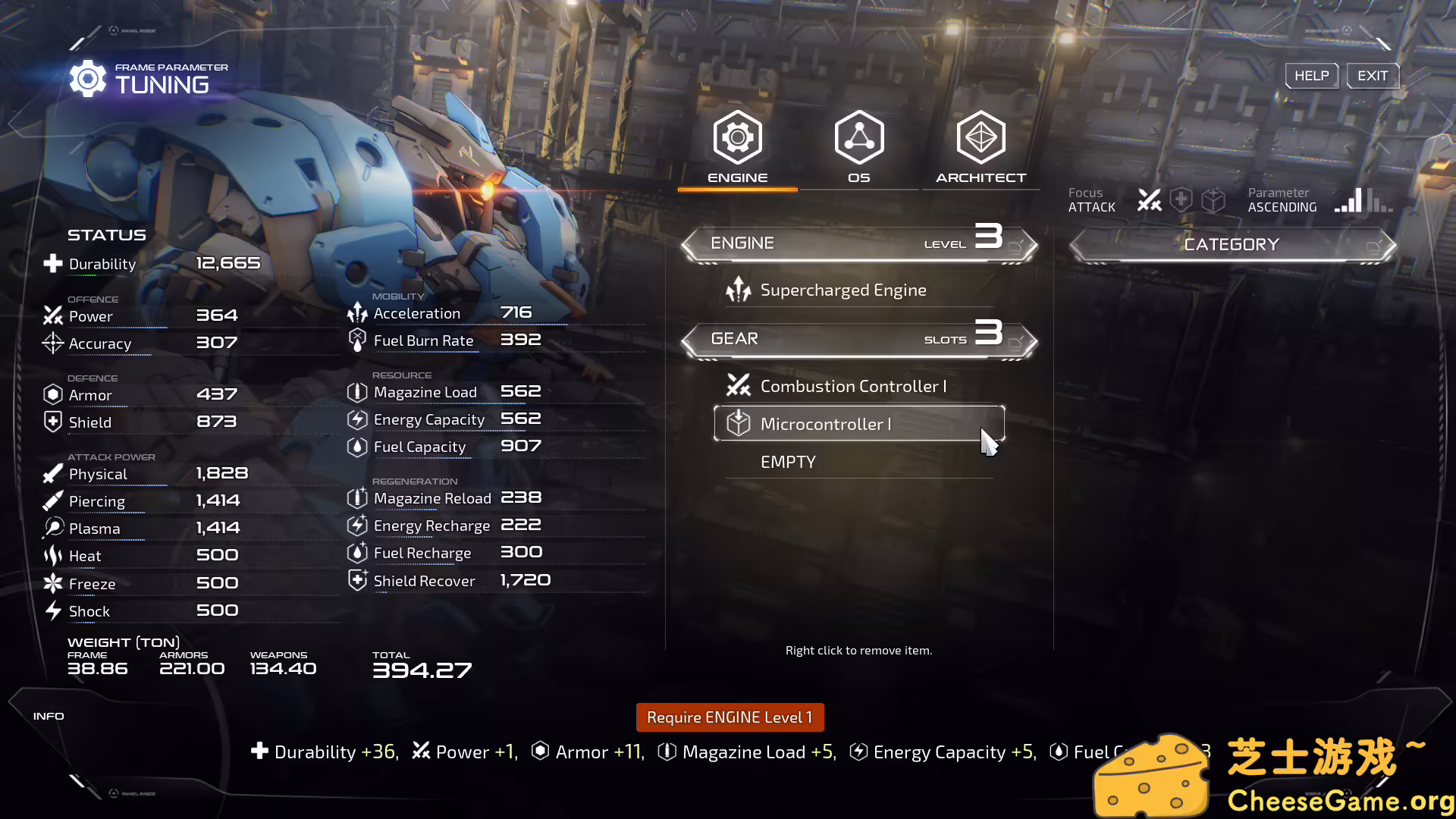This screenshot has height=819, width=1456.
Task: Select the Supercharged Engine arrows icon
Action: pyautogui.click(x=739, y=289)
